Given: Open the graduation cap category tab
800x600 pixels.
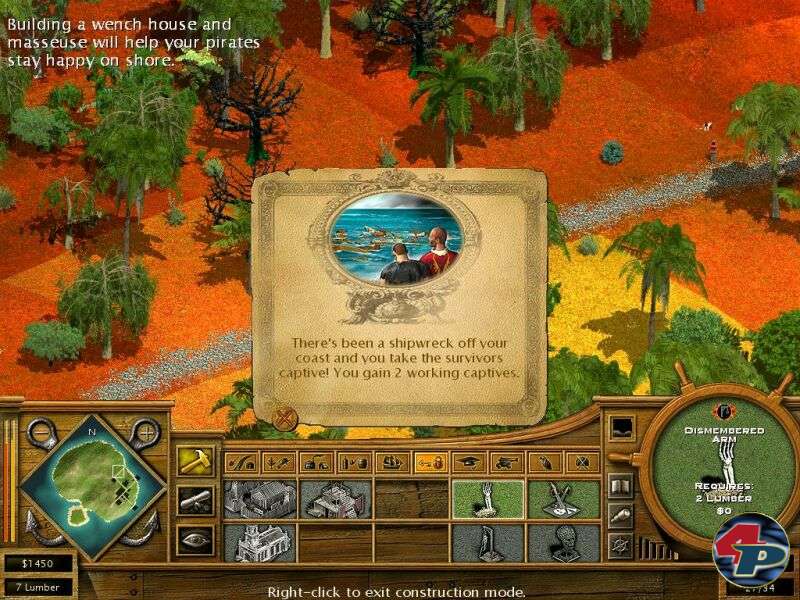Looking at the screenshot, I should coord(469,463).
